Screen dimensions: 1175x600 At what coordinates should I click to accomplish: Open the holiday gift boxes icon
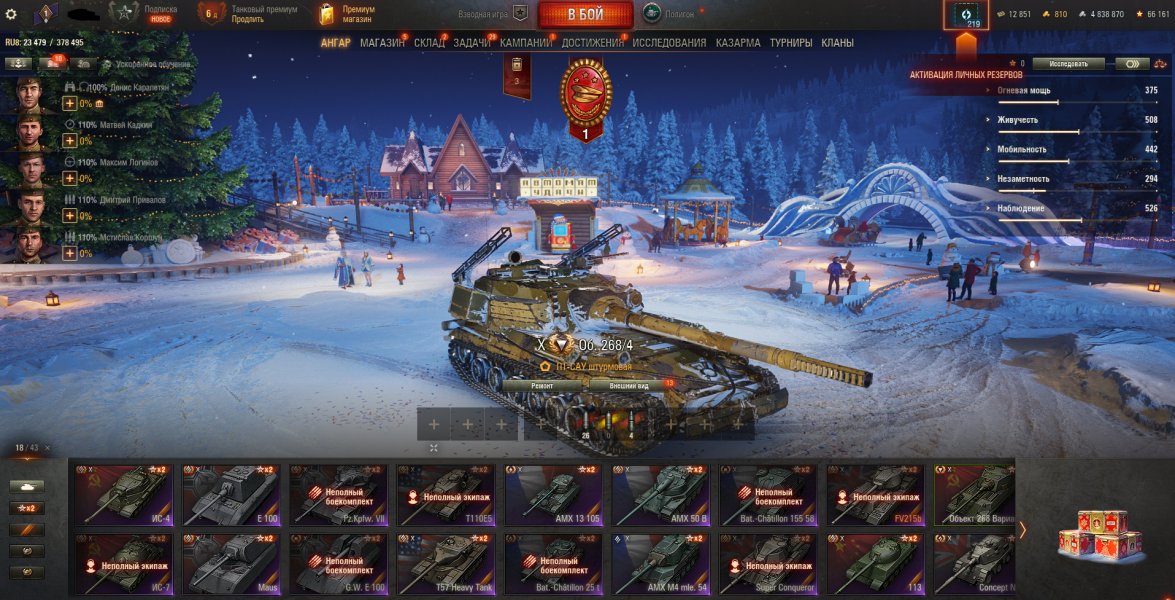1094,530
